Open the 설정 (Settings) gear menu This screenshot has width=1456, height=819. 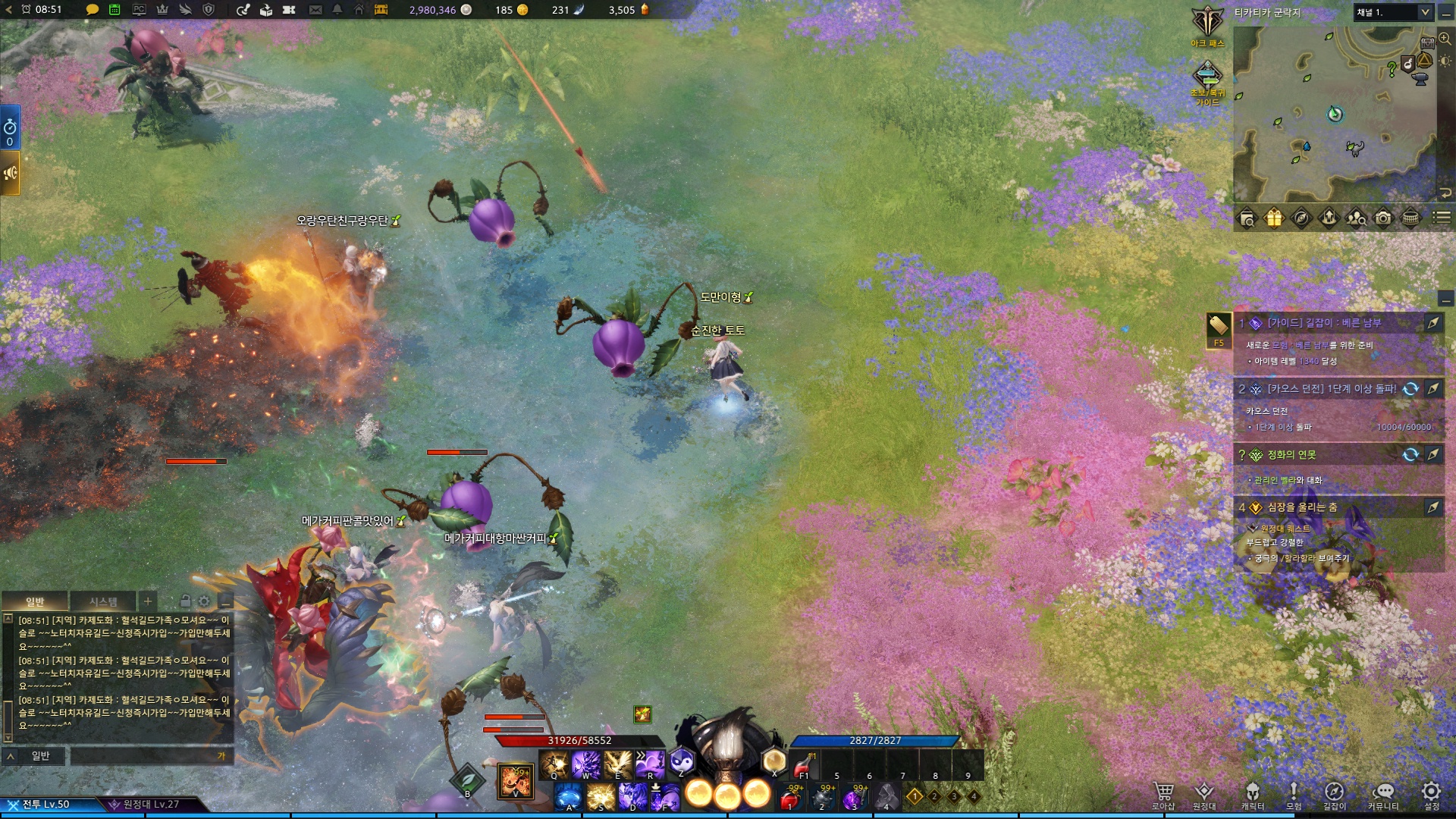(x=1430, y=792)
